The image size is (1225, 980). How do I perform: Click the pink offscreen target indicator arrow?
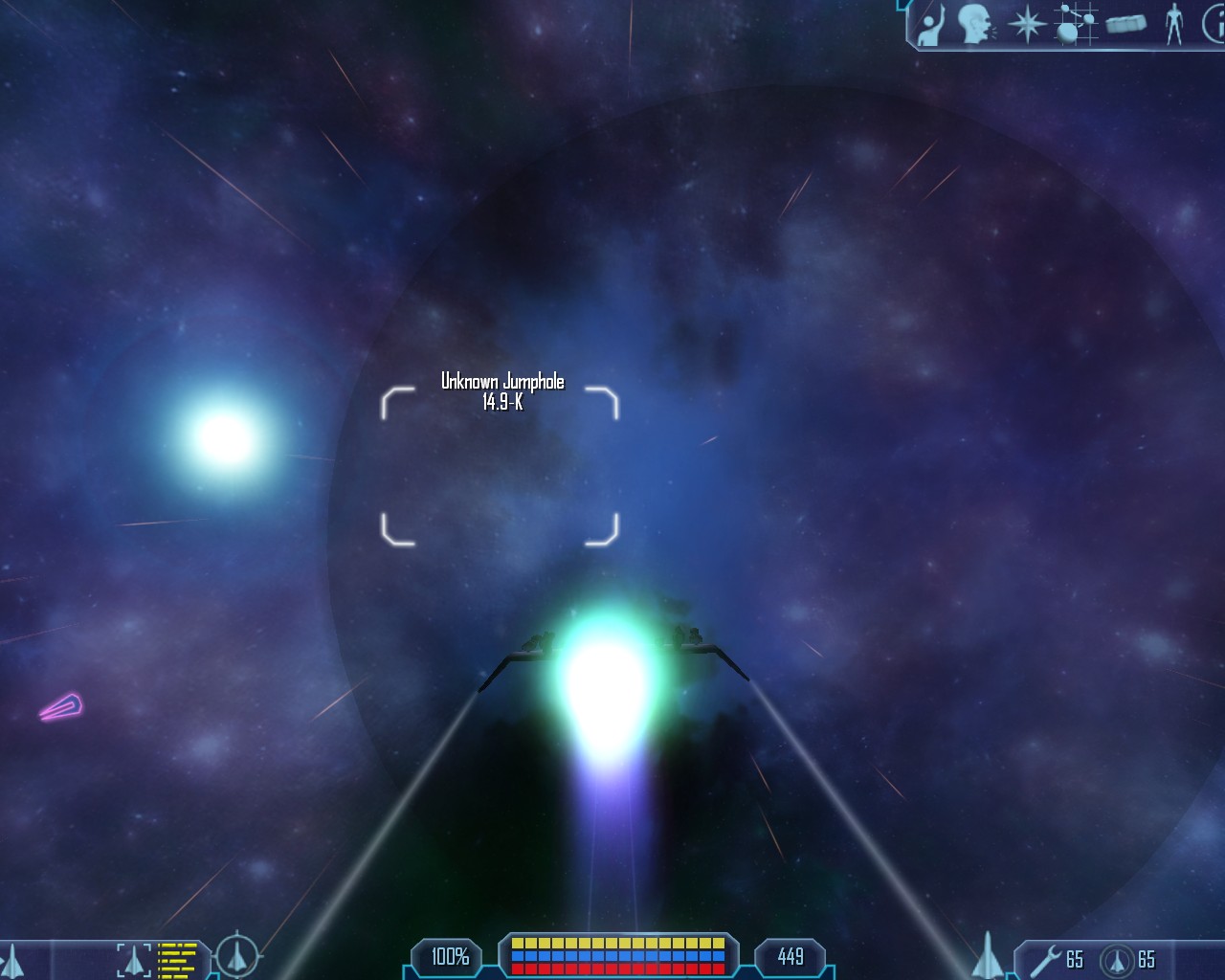pyautogui.click(x=62, y=707)
